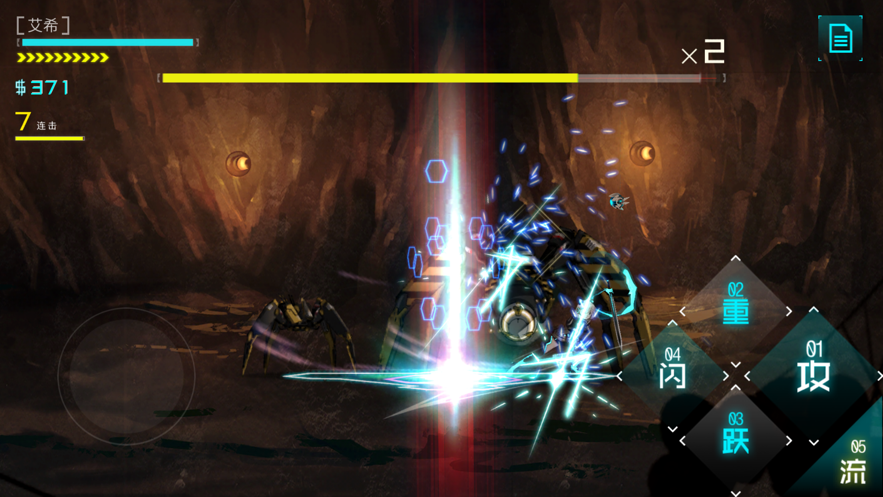Activate the 重 heavy attack button
The image size is (883, 497).
tap(736, 311)
